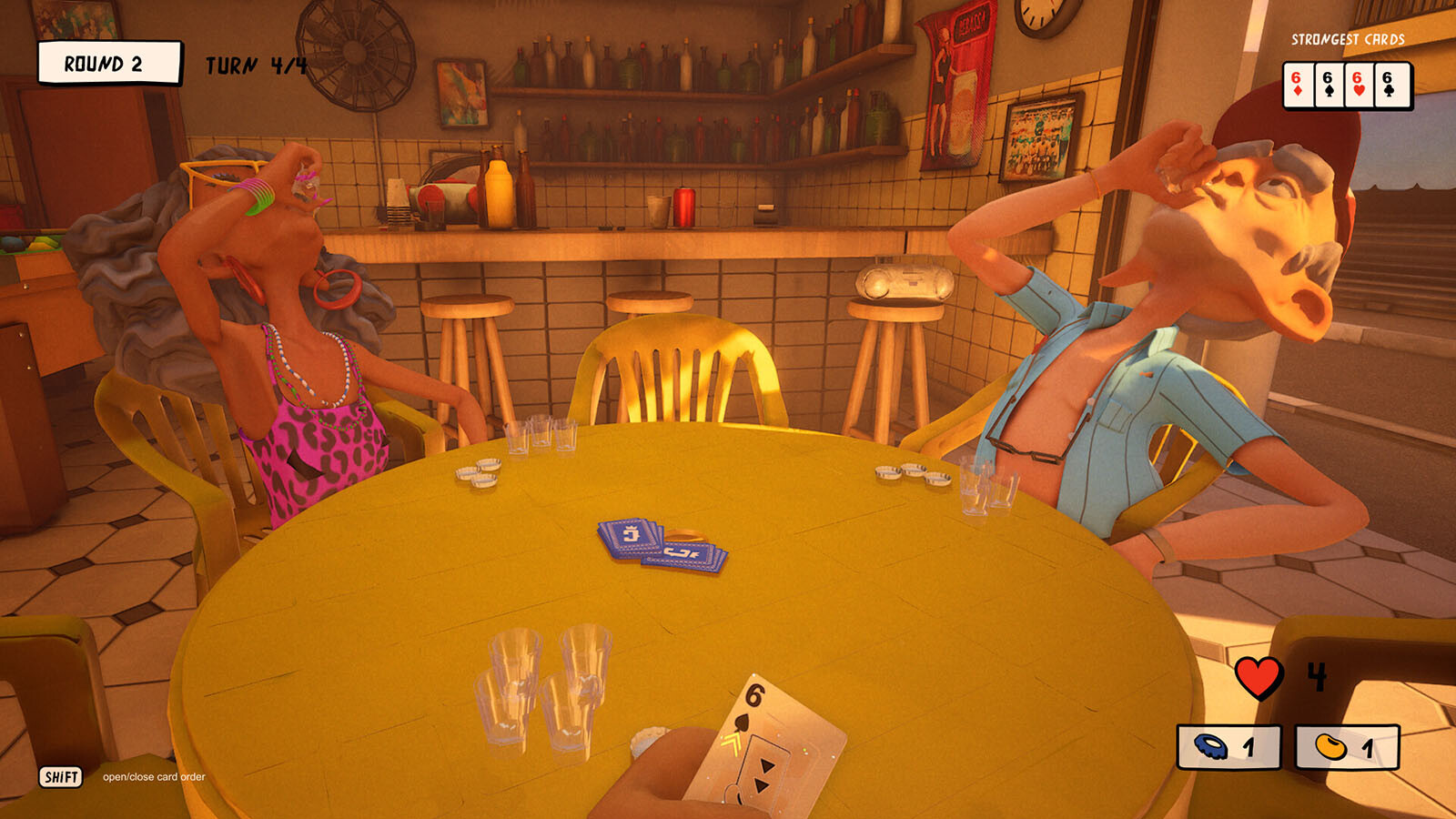Select the 6 of diamonds strongest card
This screenshot has width=1456, height=819.
tap(1298, 86)
